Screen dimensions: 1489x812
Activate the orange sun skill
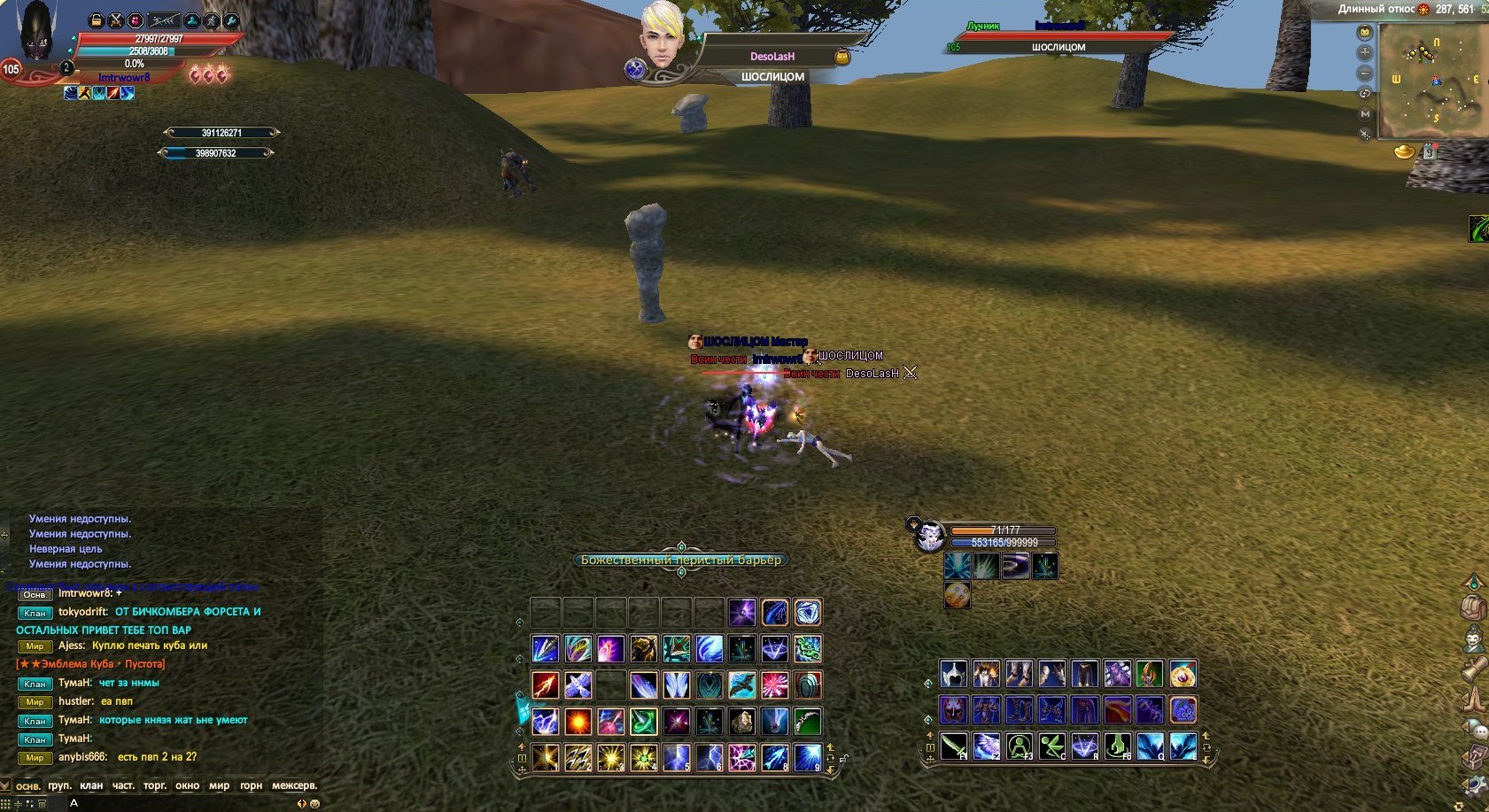578,722
